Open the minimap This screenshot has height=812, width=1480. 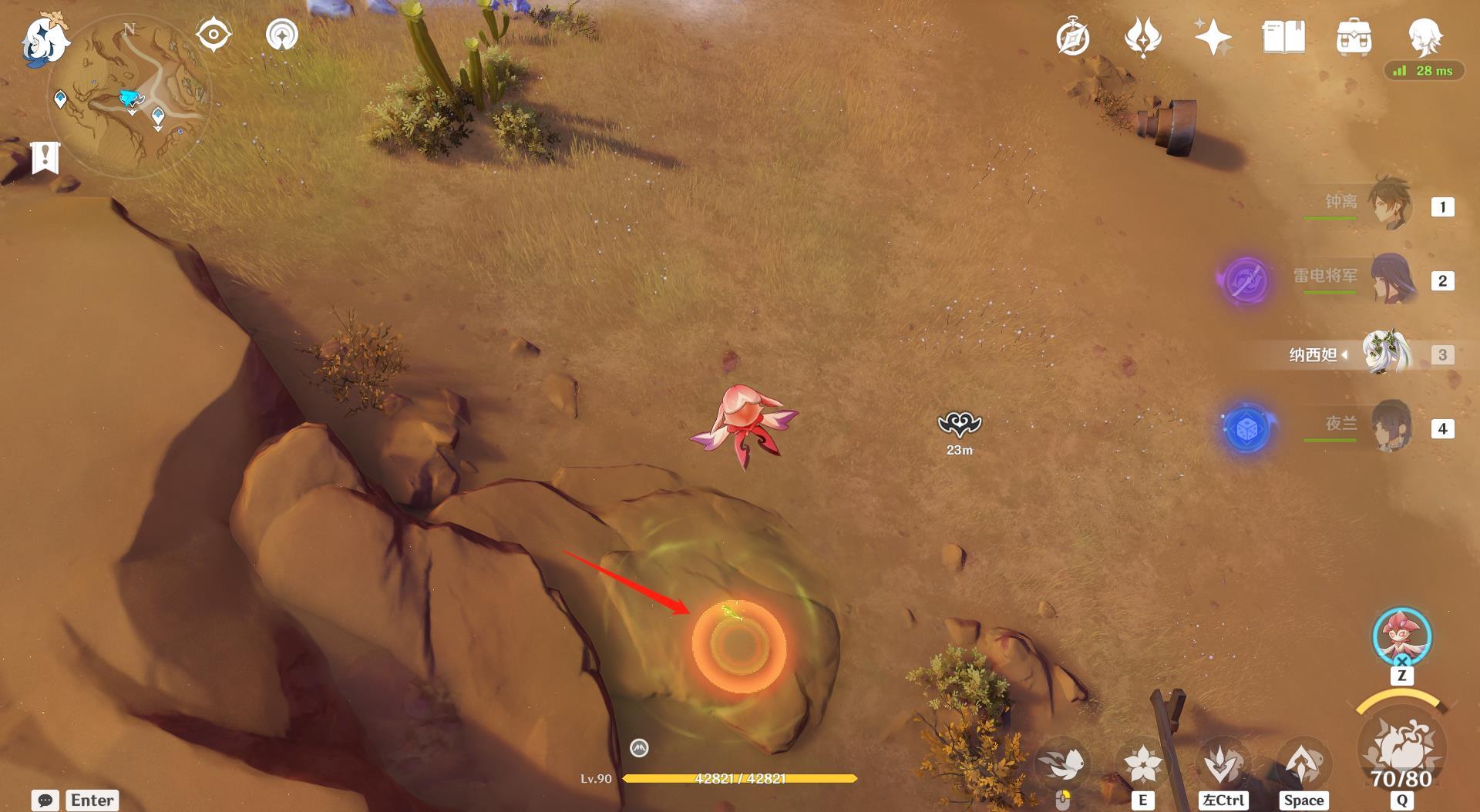click(x=129, y=97)
